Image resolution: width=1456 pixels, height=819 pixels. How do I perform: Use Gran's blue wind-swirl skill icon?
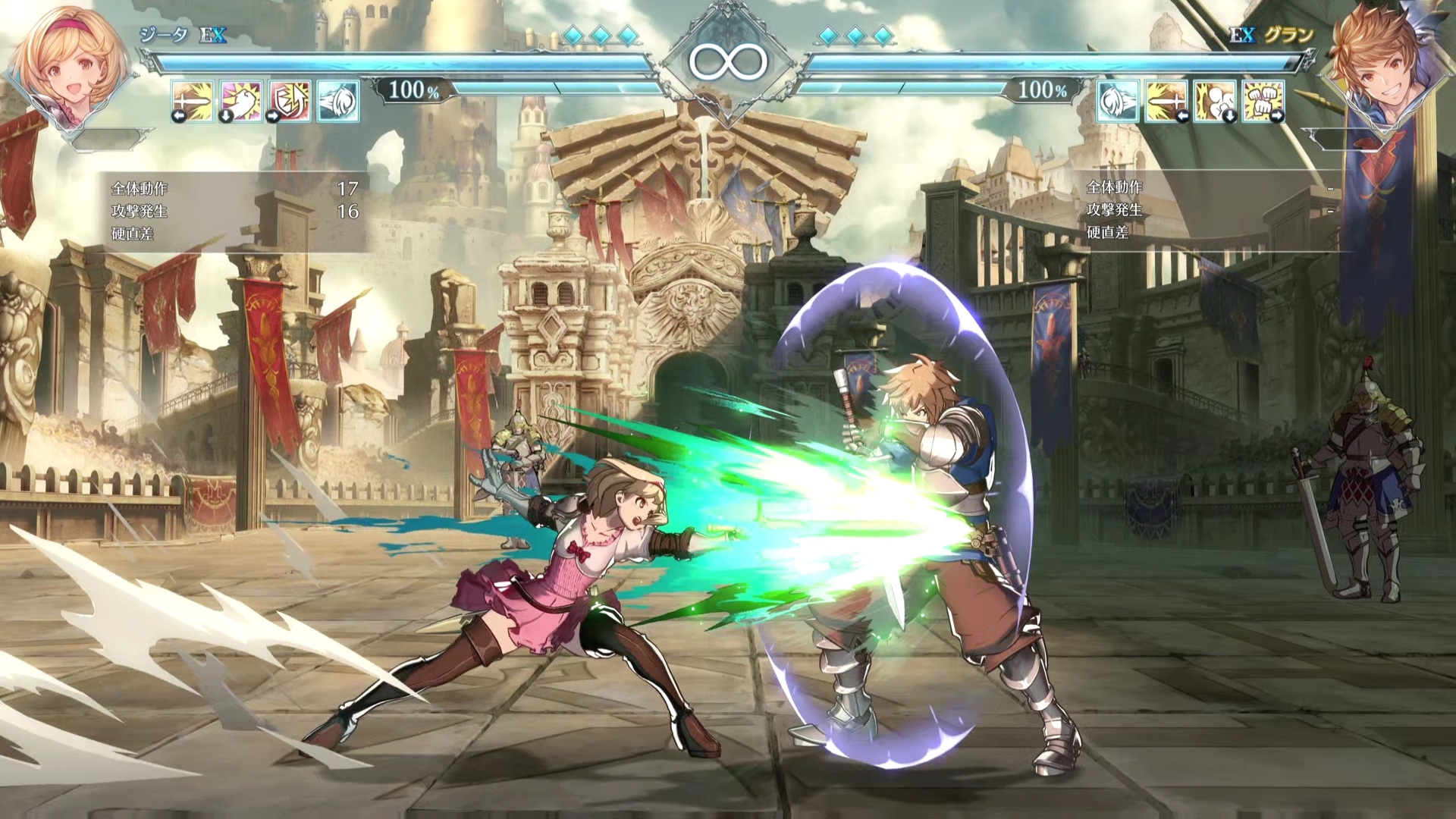click(x=1117, y=102)
